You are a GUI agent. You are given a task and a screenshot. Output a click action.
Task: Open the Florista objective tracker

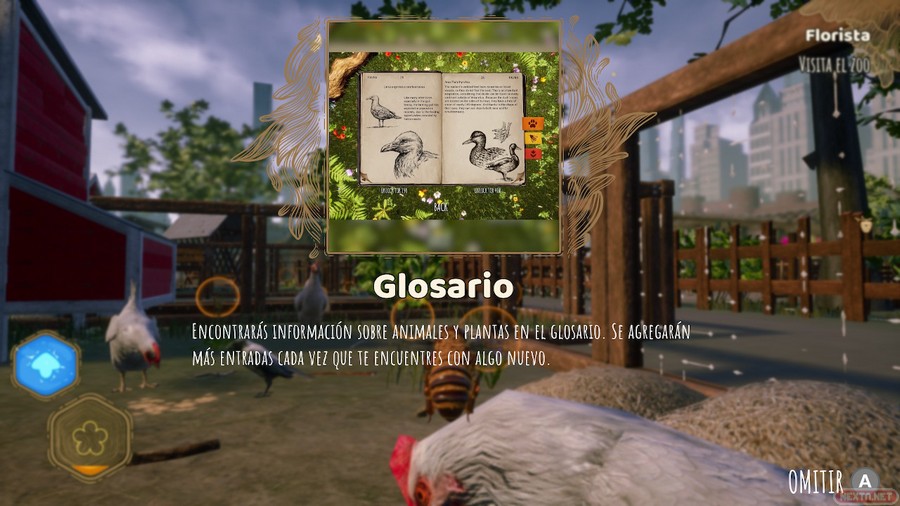pyautogui.click(x=838, y=36)
